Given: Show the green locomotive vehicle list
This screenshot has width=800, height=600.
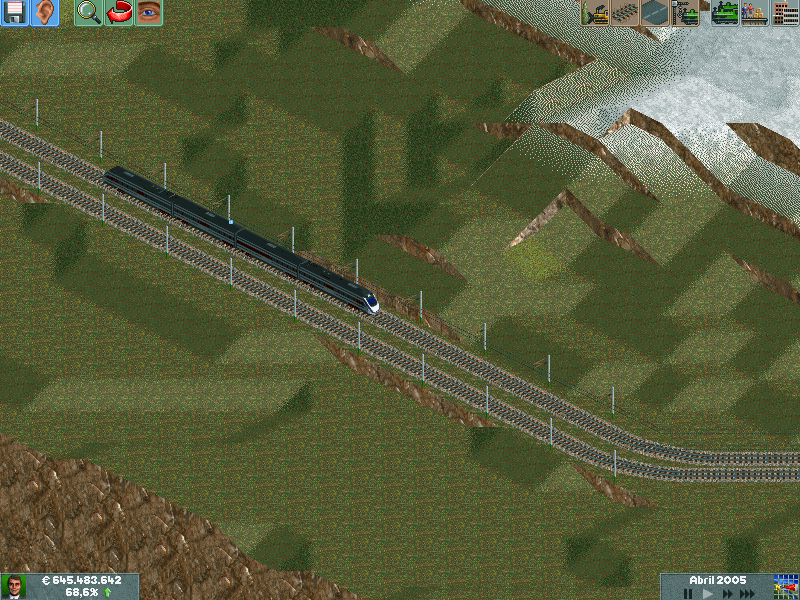Looking at the screenshot, I should coord(725,13).
